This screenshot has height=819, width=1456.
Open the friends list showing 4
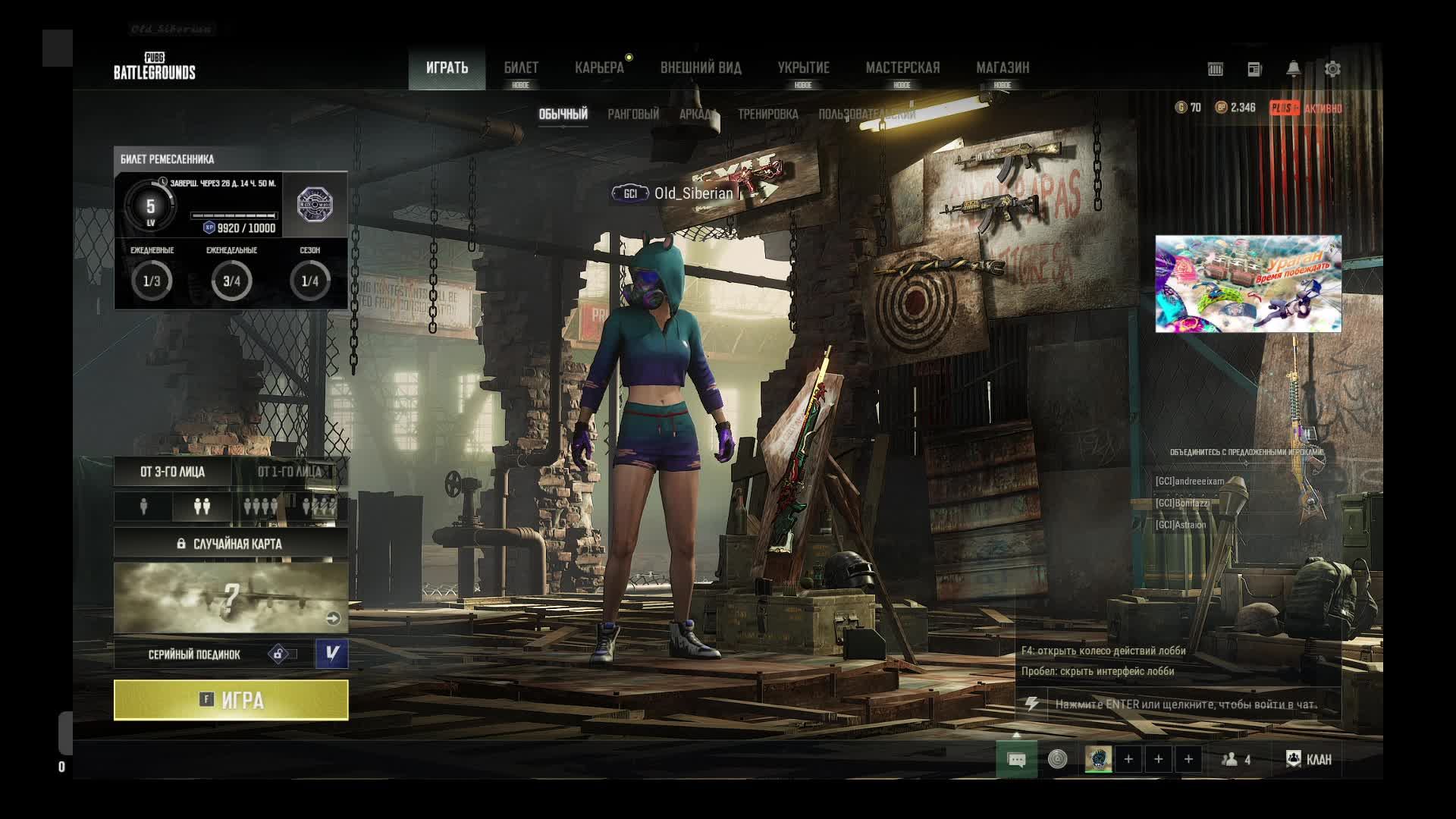pyautogui.click(x=1237, y=759)
